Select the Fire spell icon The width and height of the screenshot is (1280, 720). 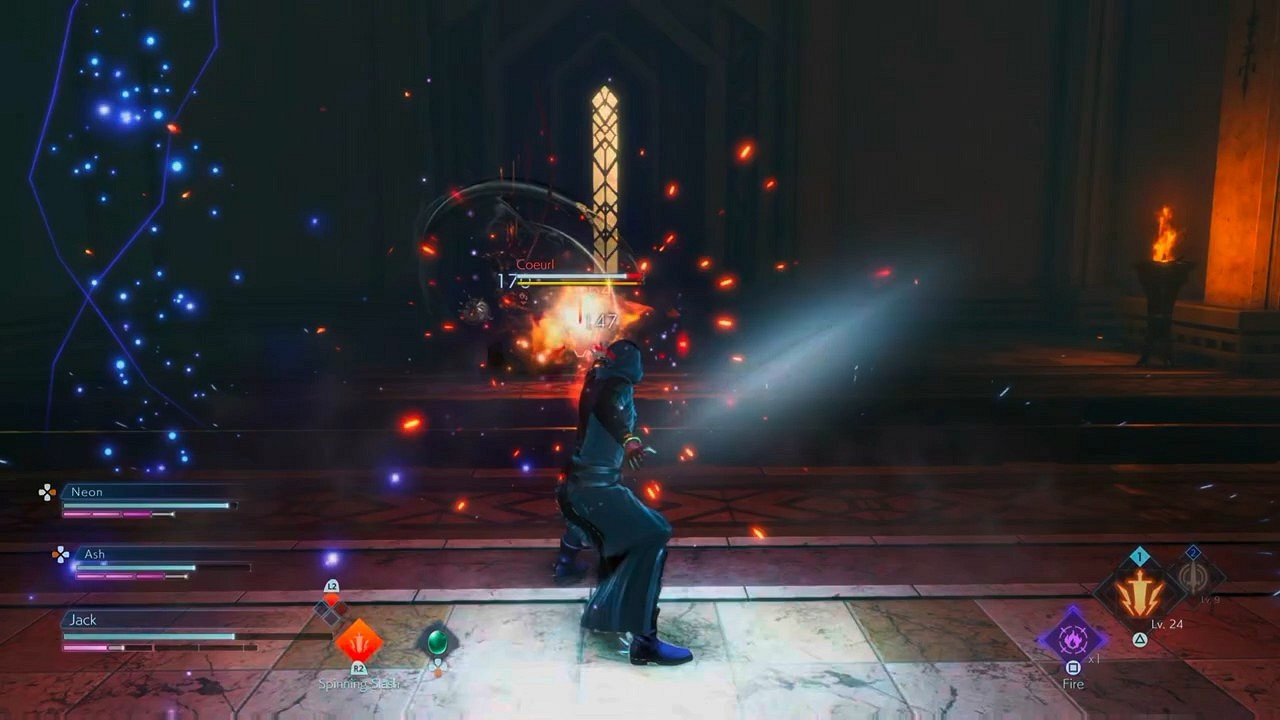(x=1072, y=640)
